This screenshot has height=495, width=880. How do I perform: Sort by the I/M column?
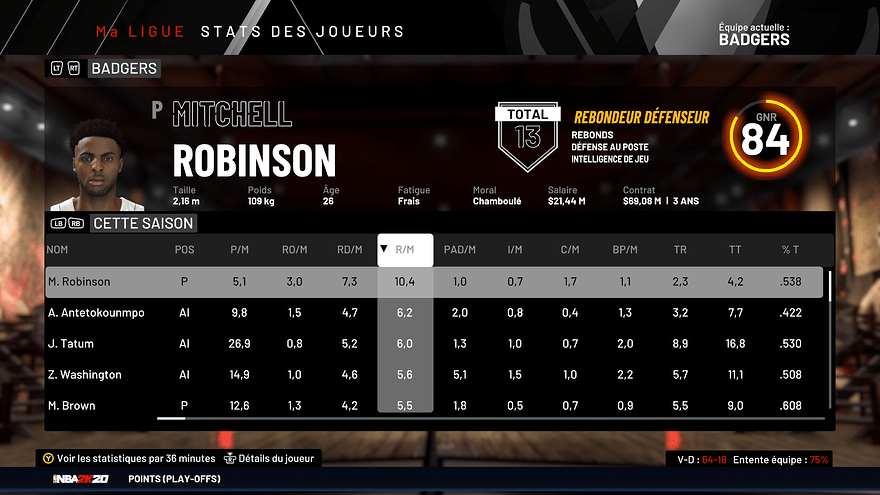tap(515, 250)
